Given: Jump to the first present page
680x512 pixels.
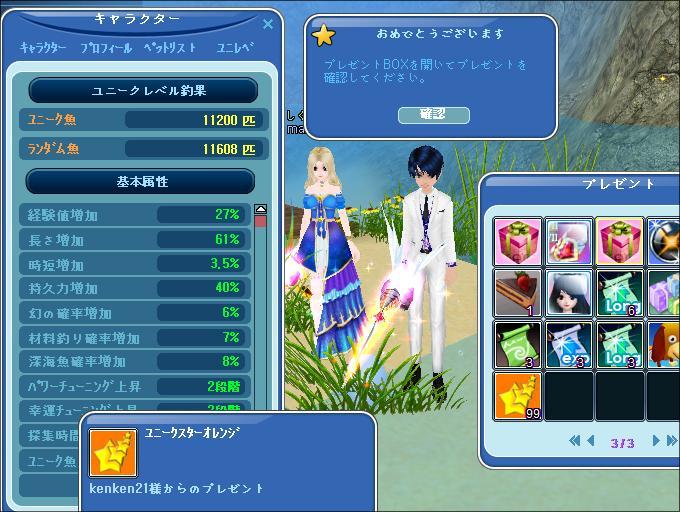Looking at the screenshot, I should point(574,440).
